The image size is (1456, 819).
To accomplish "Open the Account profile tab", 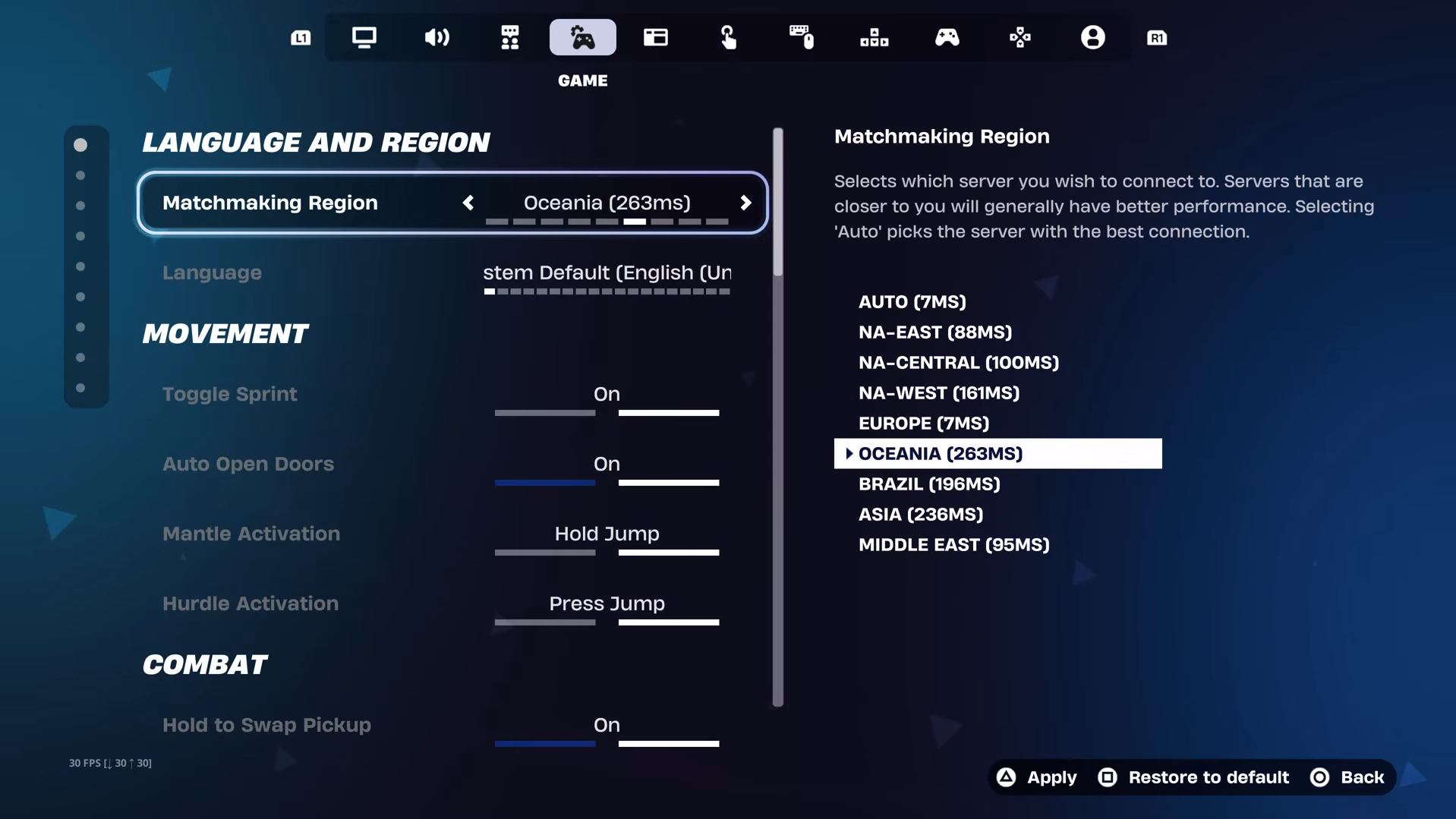I will (1092, 37).
